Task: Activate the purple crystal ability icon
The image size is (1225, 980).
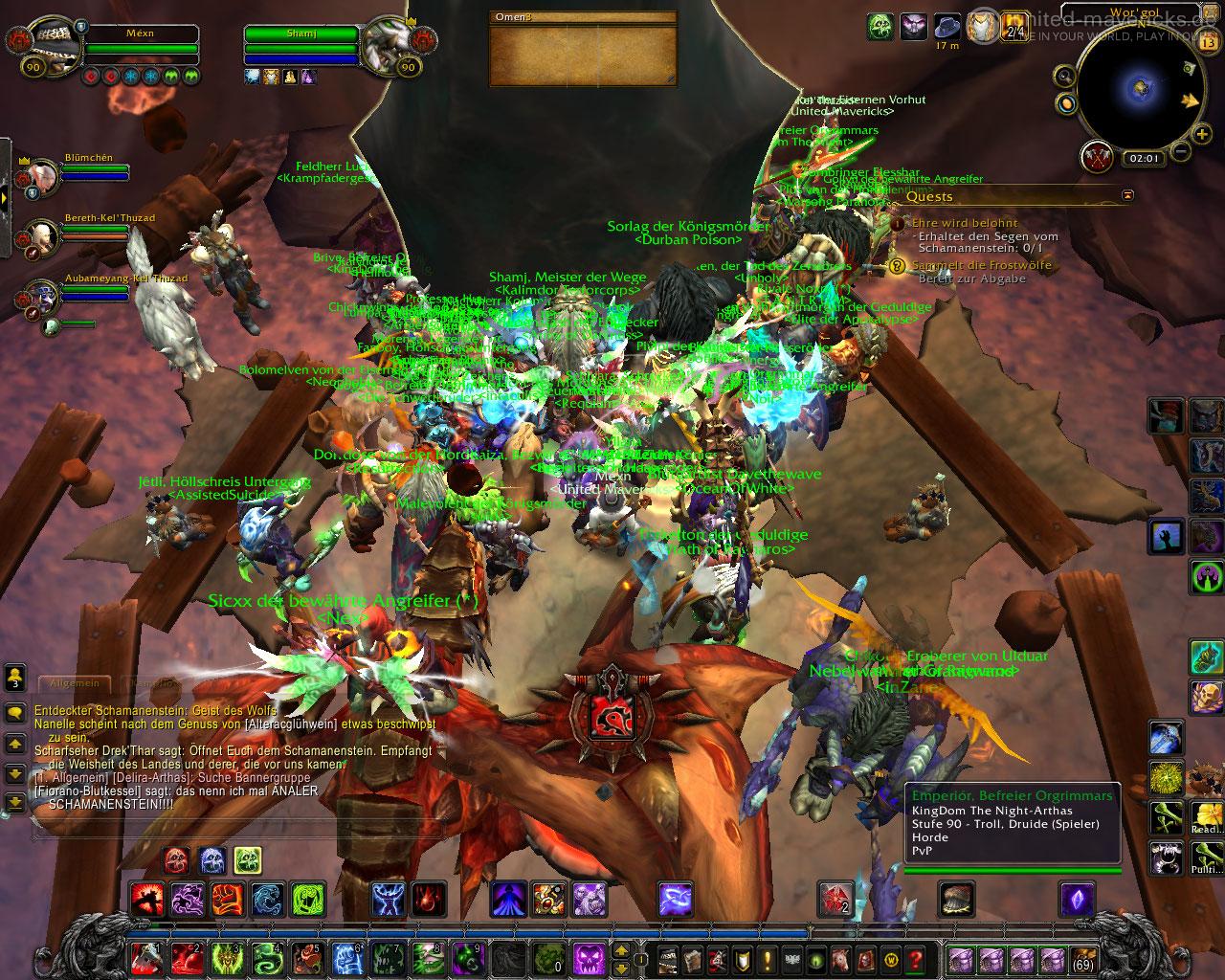Action: coord(1076,901)
